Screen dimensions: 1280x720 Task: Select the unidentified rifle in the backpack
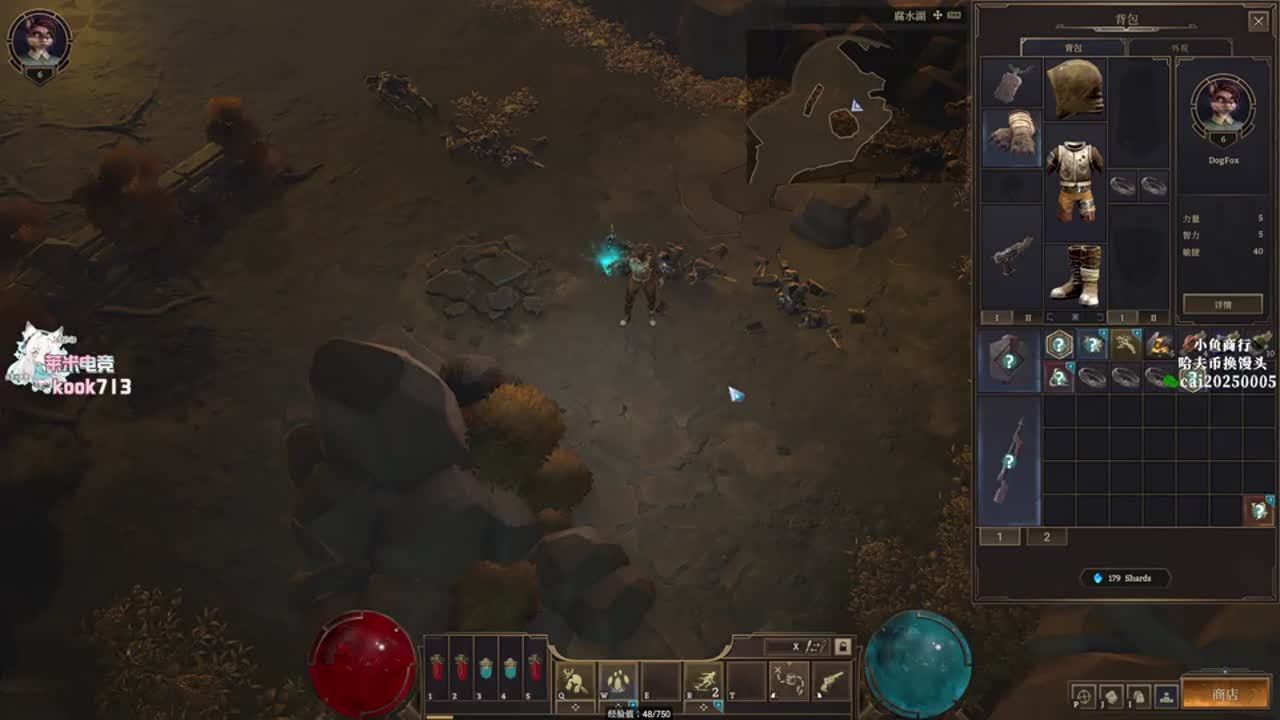click(x=1009, y=460)
